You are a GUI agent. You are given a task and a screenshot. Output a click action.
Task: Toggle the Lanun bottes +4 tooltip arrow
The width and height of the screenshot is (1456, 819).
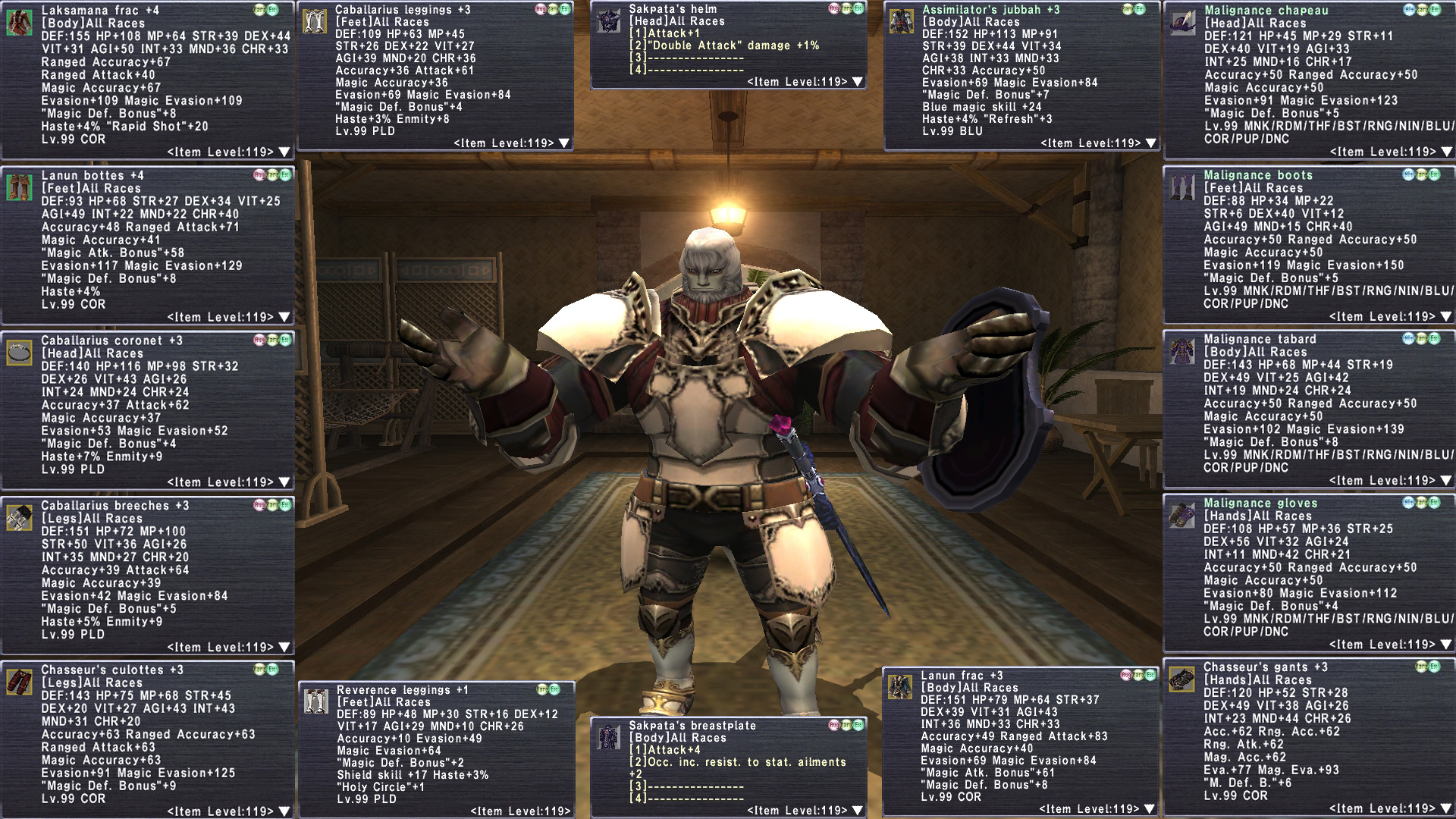284,317
